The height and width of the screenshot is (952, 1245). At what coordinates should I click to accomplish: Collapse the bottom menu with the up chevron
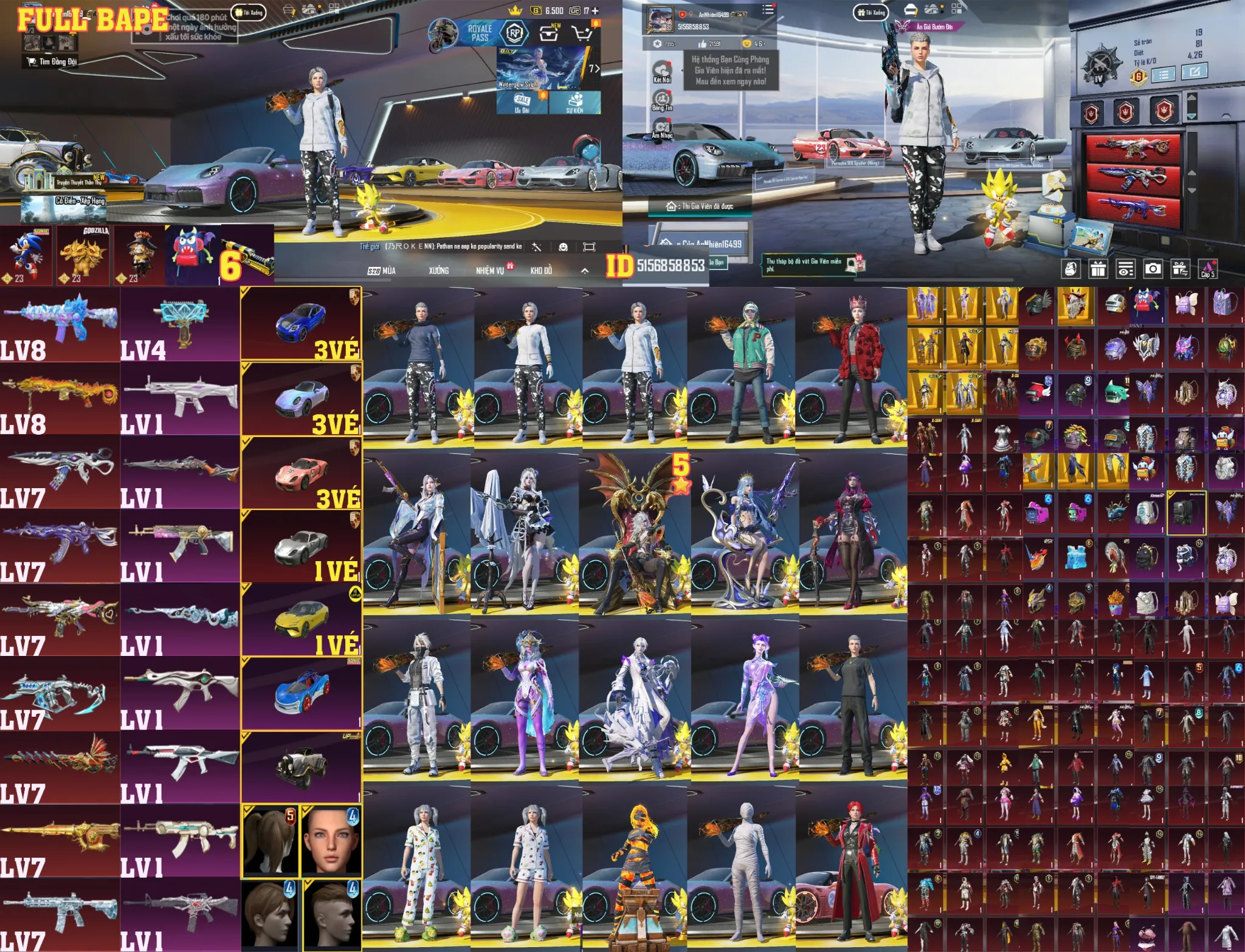coord(584,271)
